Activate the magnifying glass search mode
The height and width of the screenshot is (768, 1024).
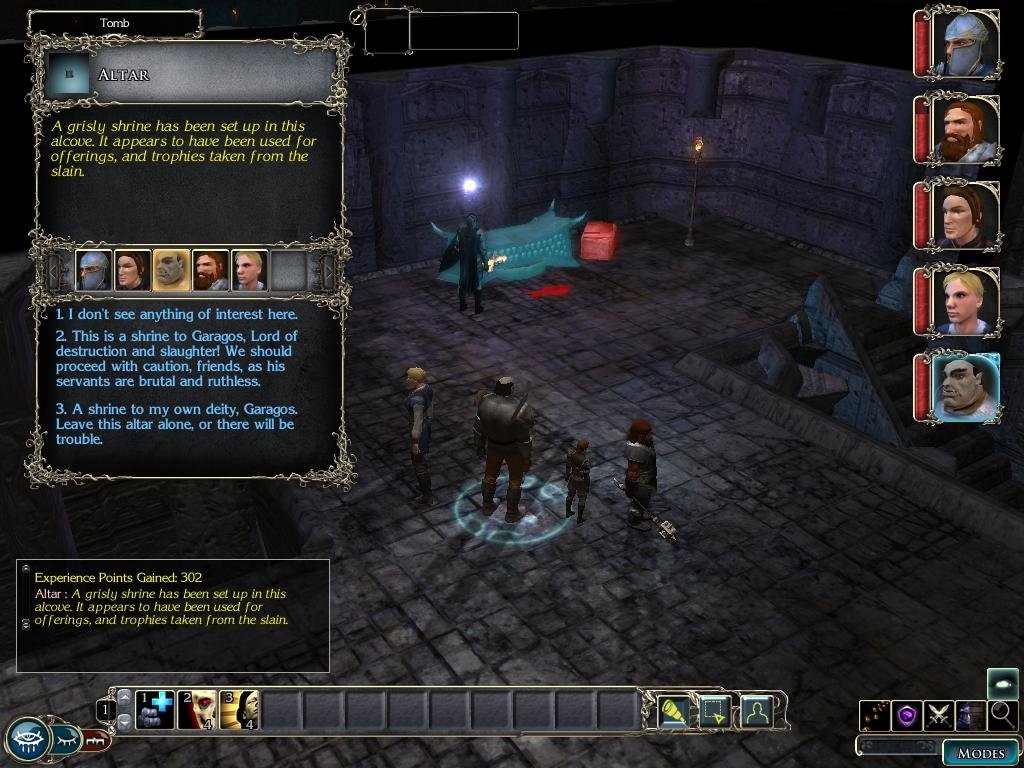pyautogui.click(x=1003, y=715)
